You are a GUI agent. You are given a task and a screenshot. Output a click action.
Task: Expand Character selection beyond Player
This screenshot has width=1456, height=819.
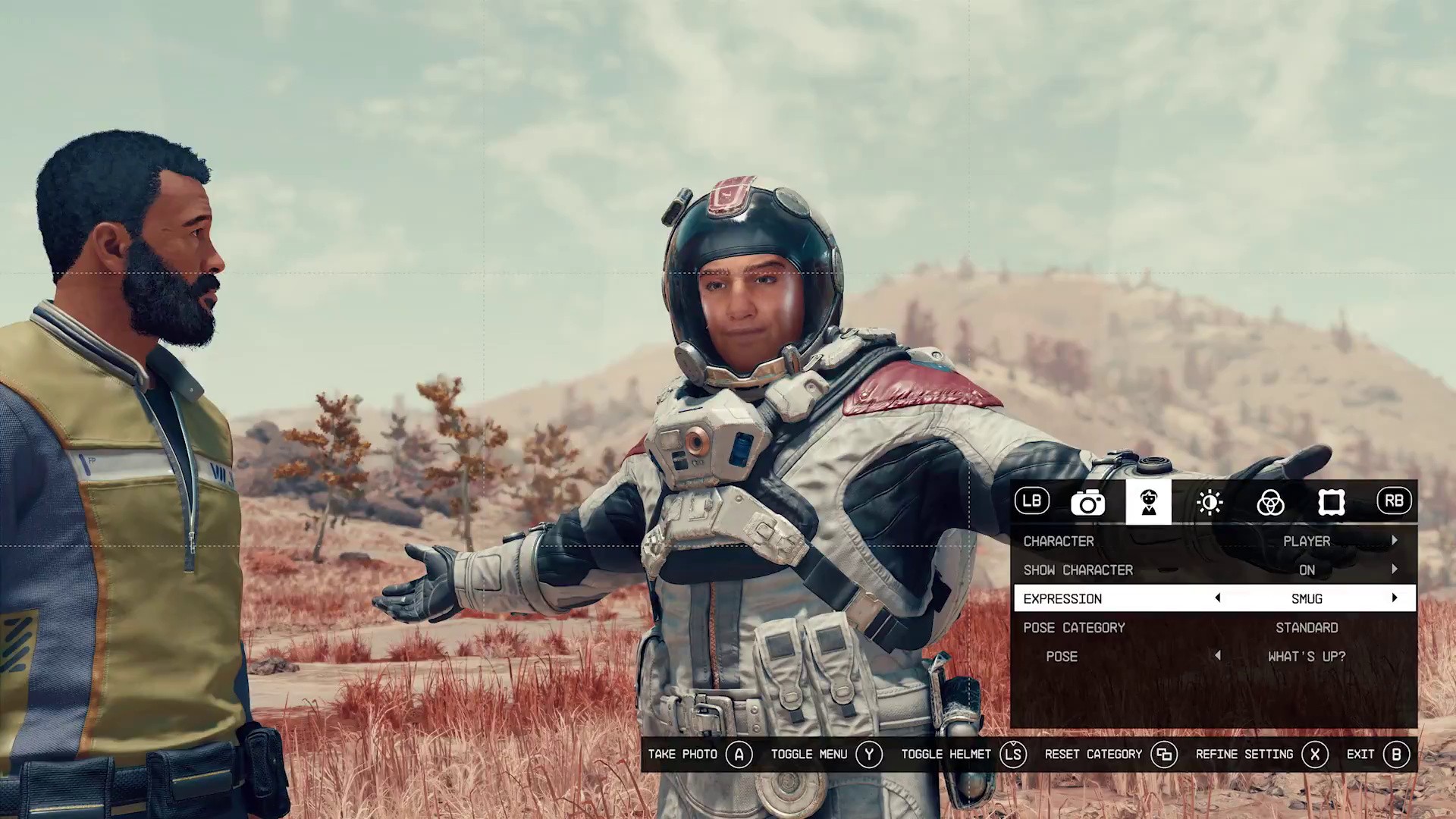click(1395, 541)
